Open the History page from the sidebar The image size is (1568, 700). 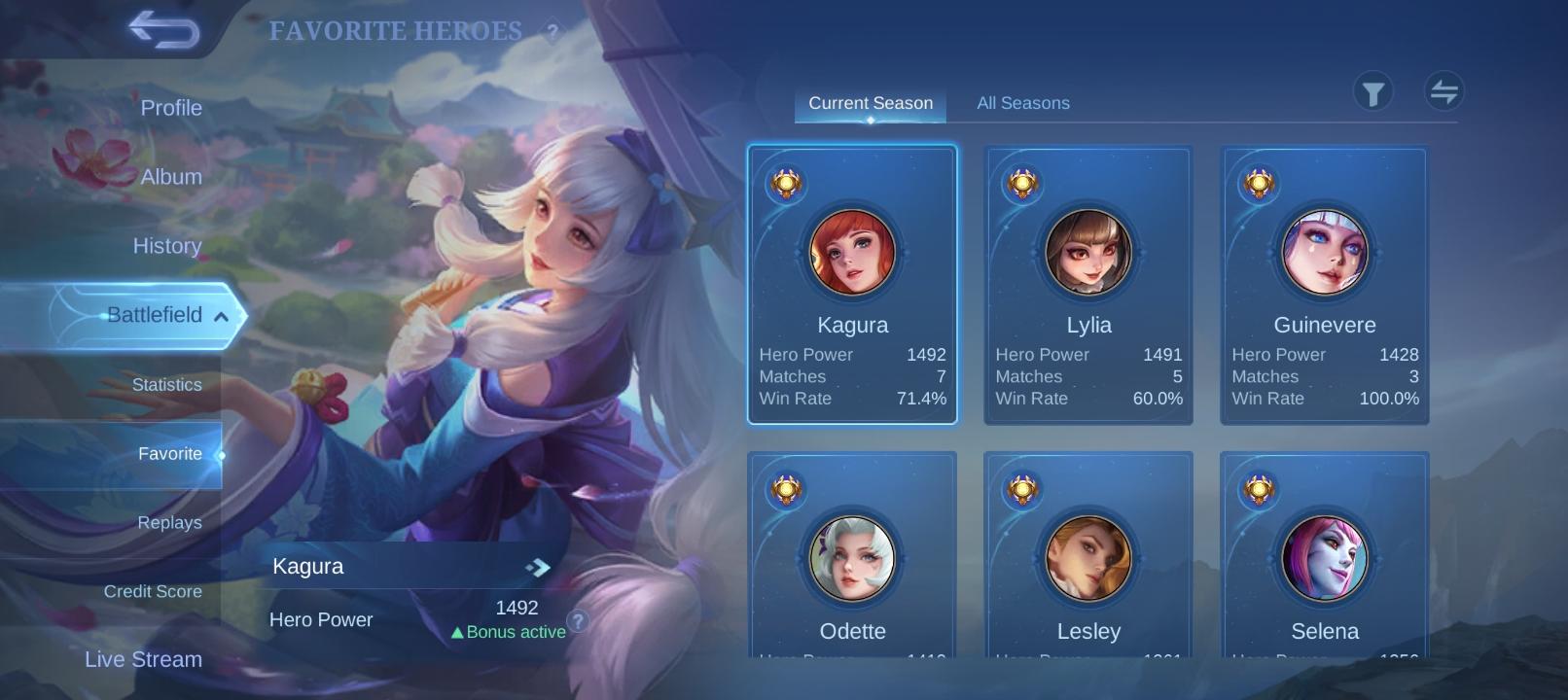click(166, 246)
